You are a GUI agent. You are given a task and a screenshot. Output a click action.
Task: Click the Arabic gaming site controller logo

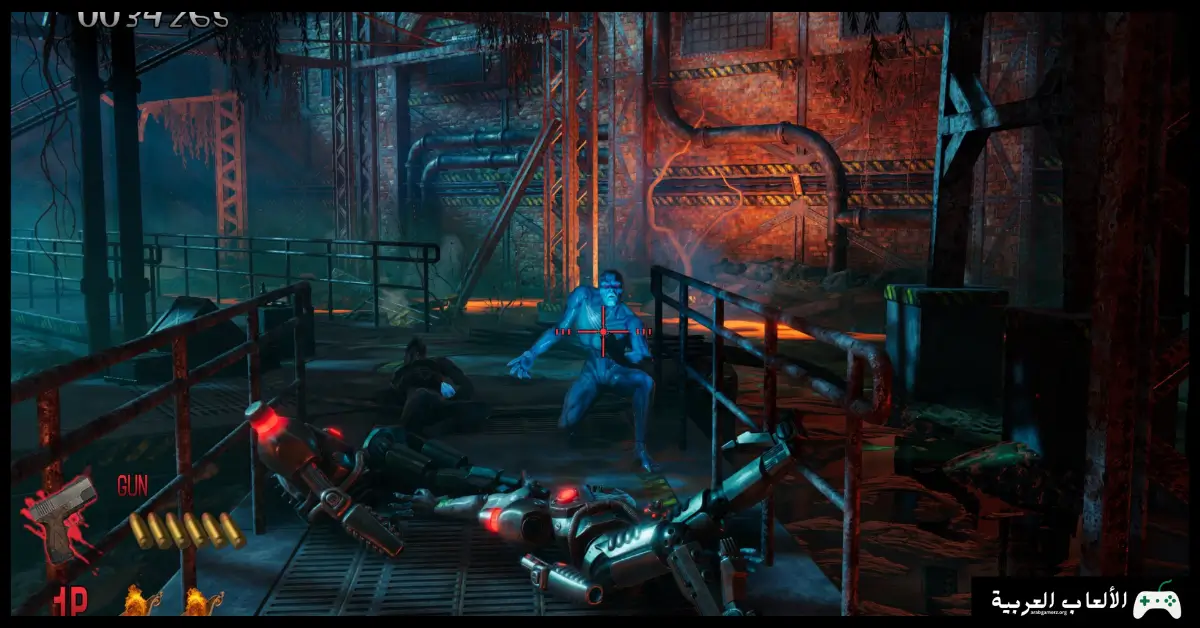point(1158,601)
